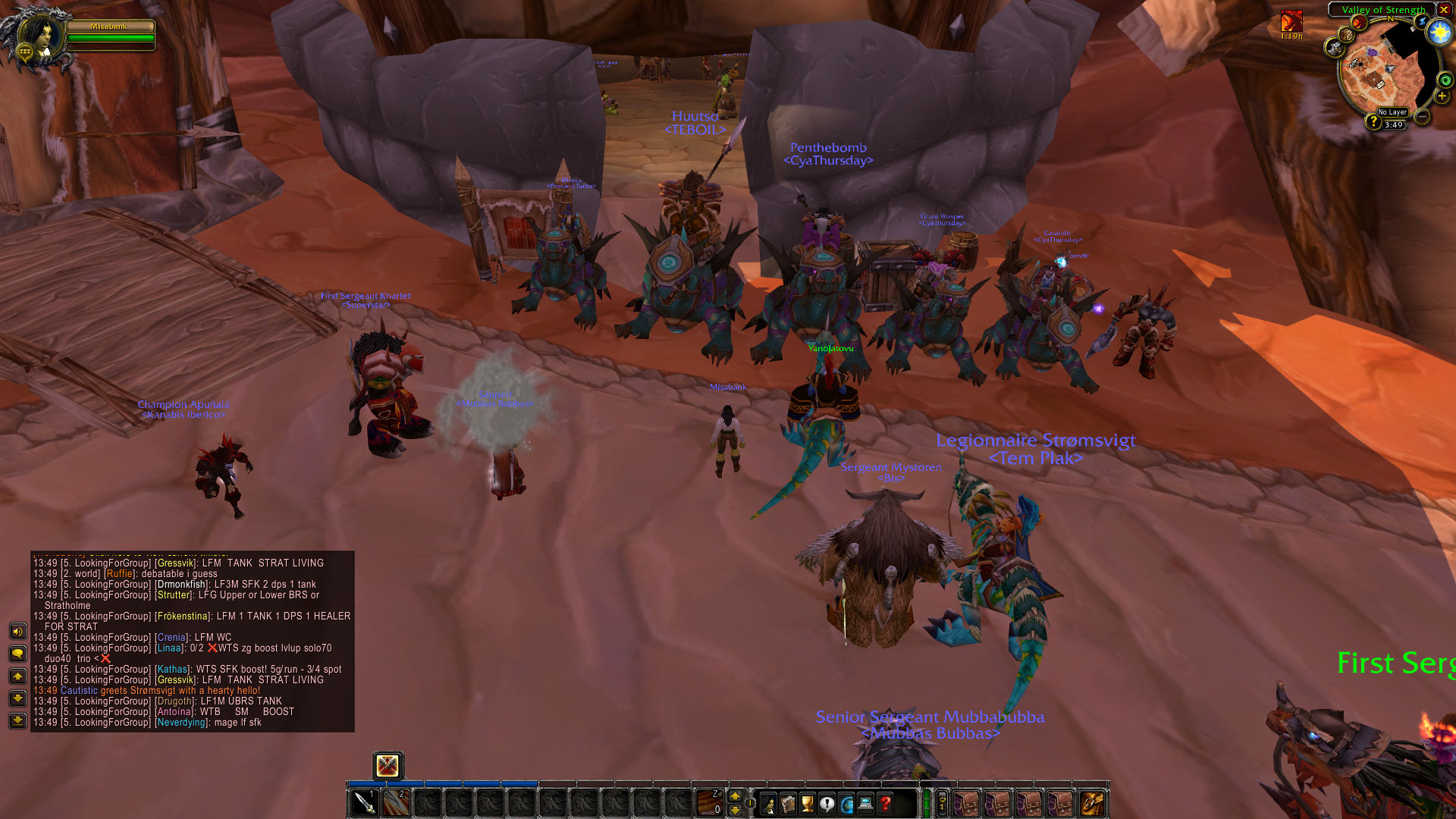Use the ability in action slot 2
The height and width of the screenshot is (819, 1456).
395,803
